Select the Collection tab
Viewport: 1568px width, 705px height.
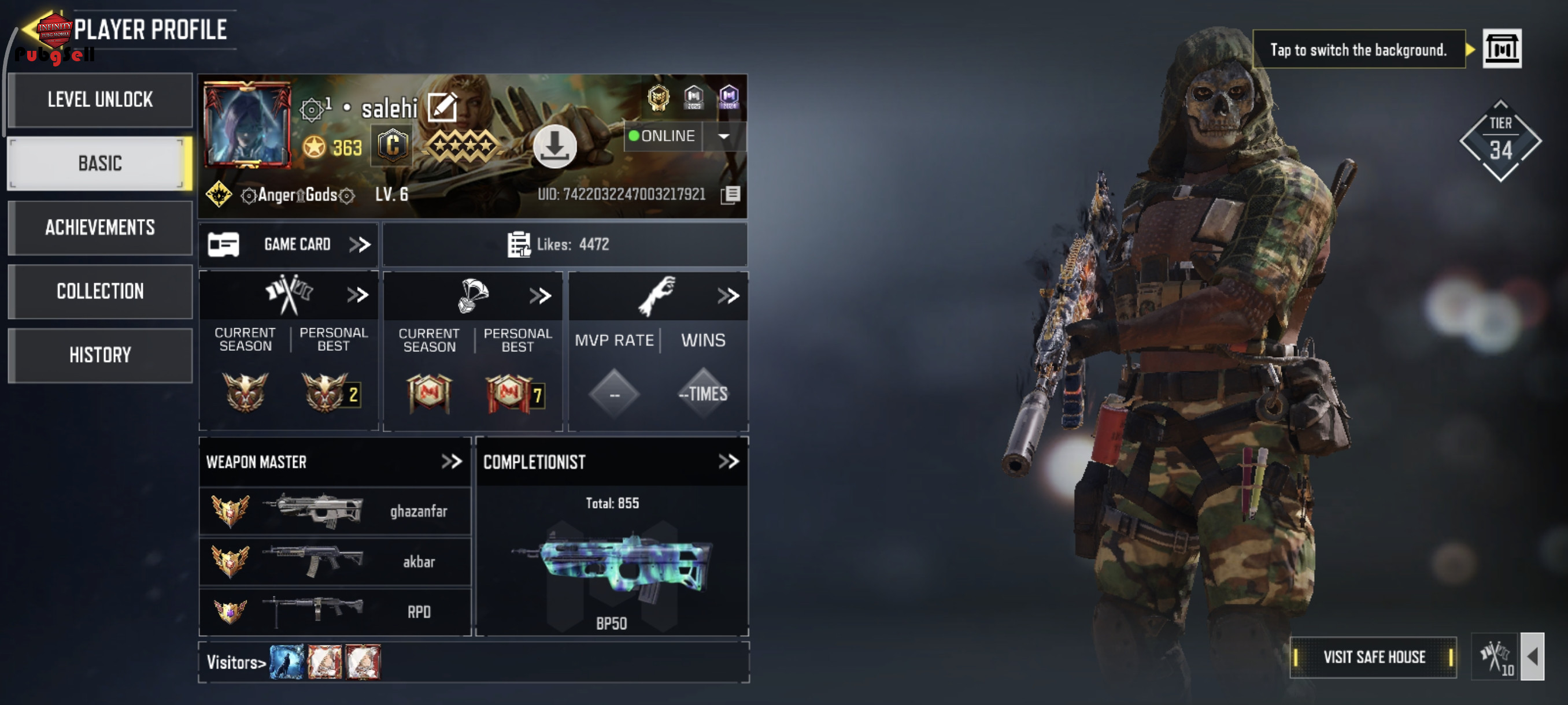pyautogui.click(x=100, y=291)
